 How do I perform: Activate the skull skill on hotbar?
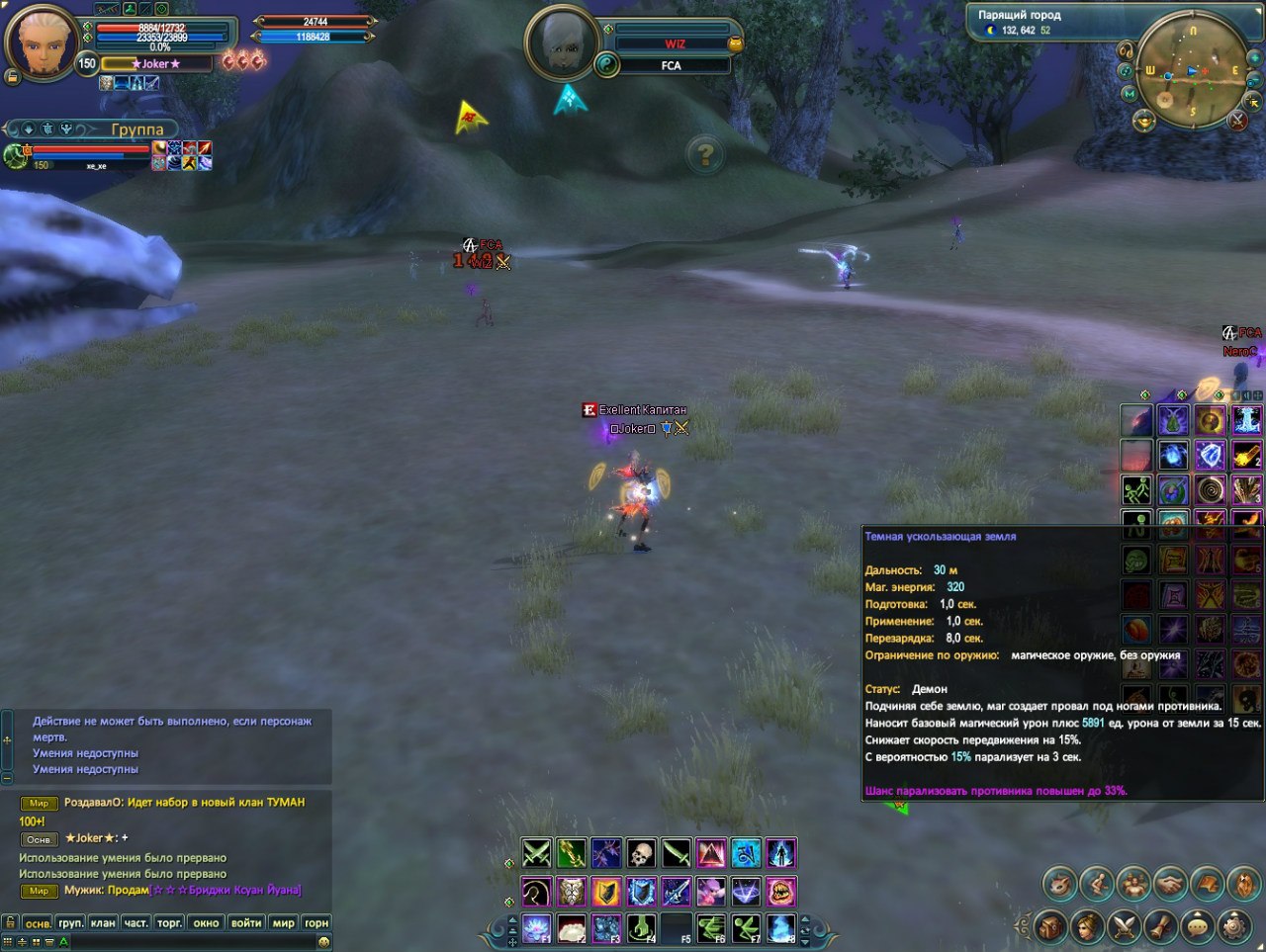click(641, 853)
